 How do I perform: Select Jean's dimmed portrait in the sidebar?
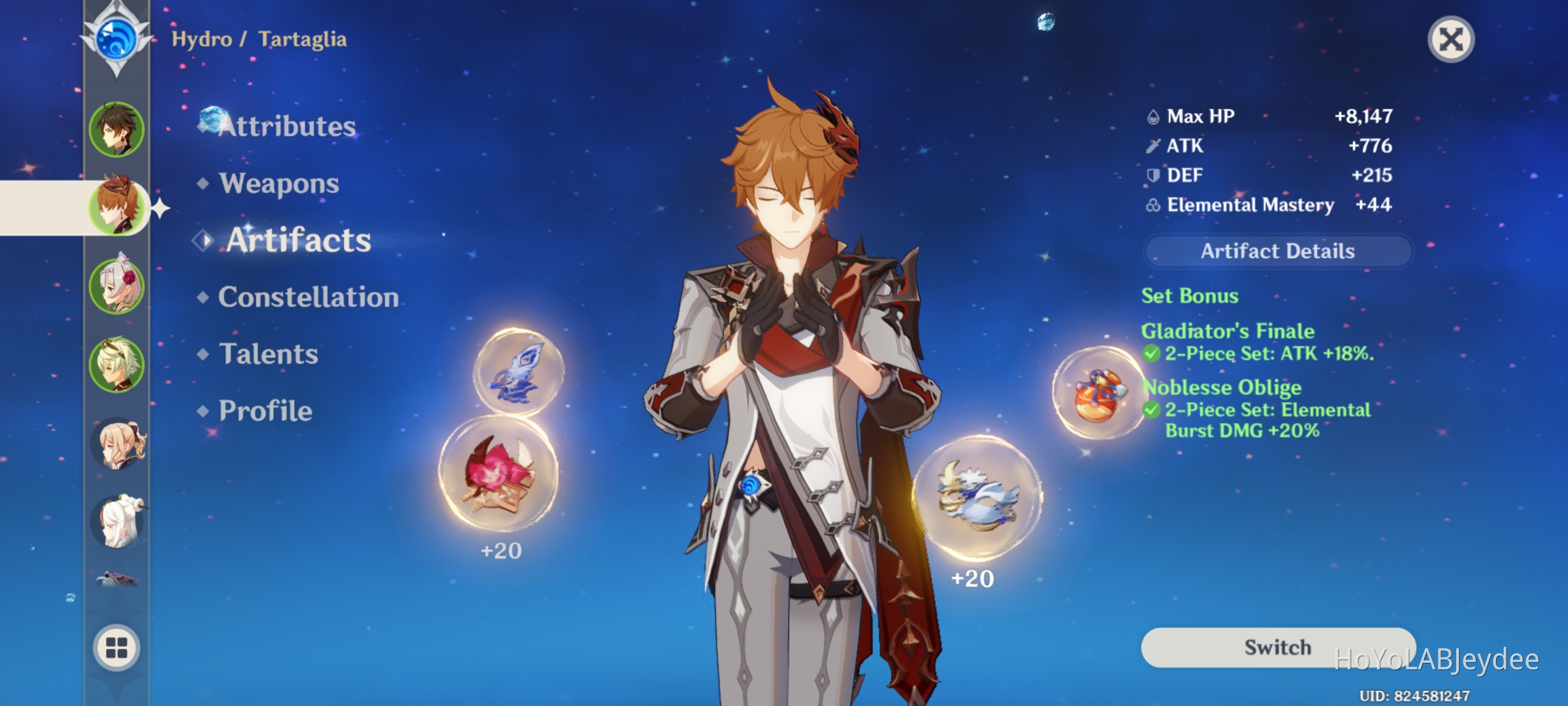(116, 445)
